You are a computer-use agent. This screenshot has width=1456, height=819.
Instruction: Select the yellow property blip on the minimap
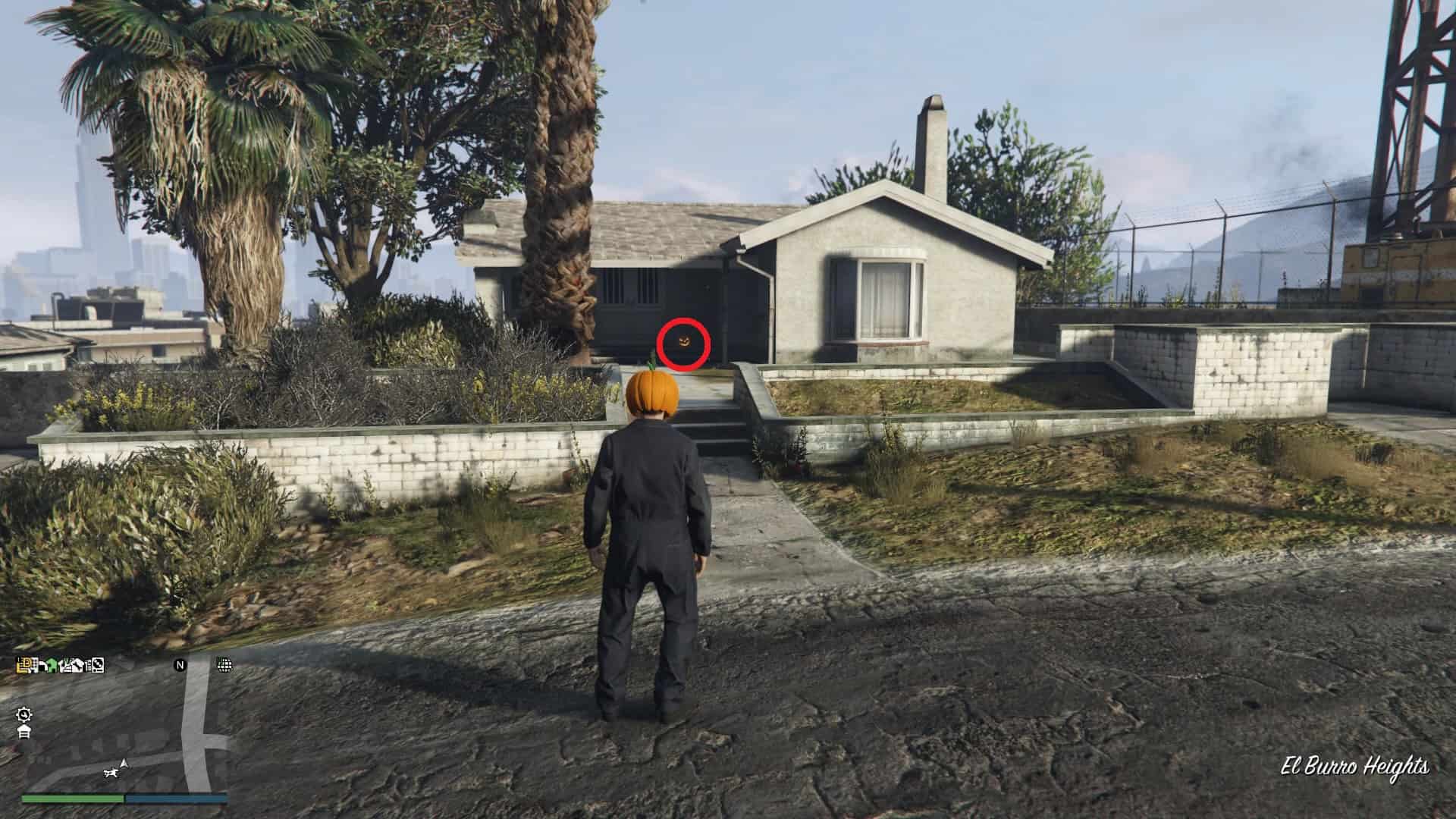24,667
